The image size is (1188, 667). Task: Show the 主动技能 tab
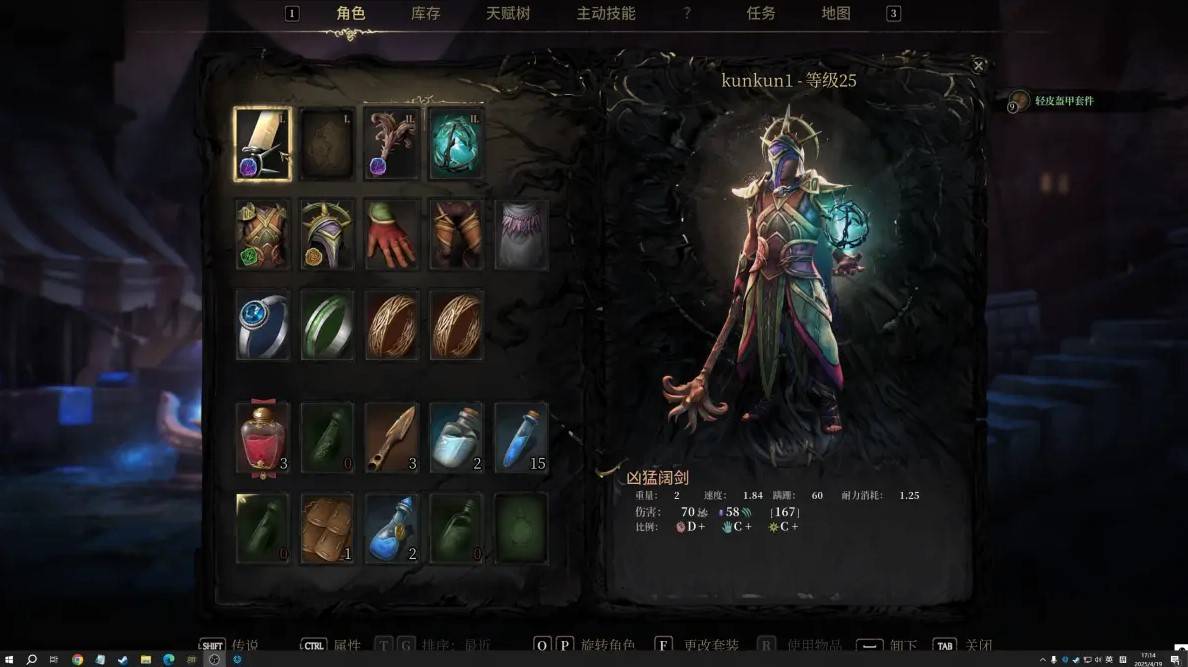606,14
